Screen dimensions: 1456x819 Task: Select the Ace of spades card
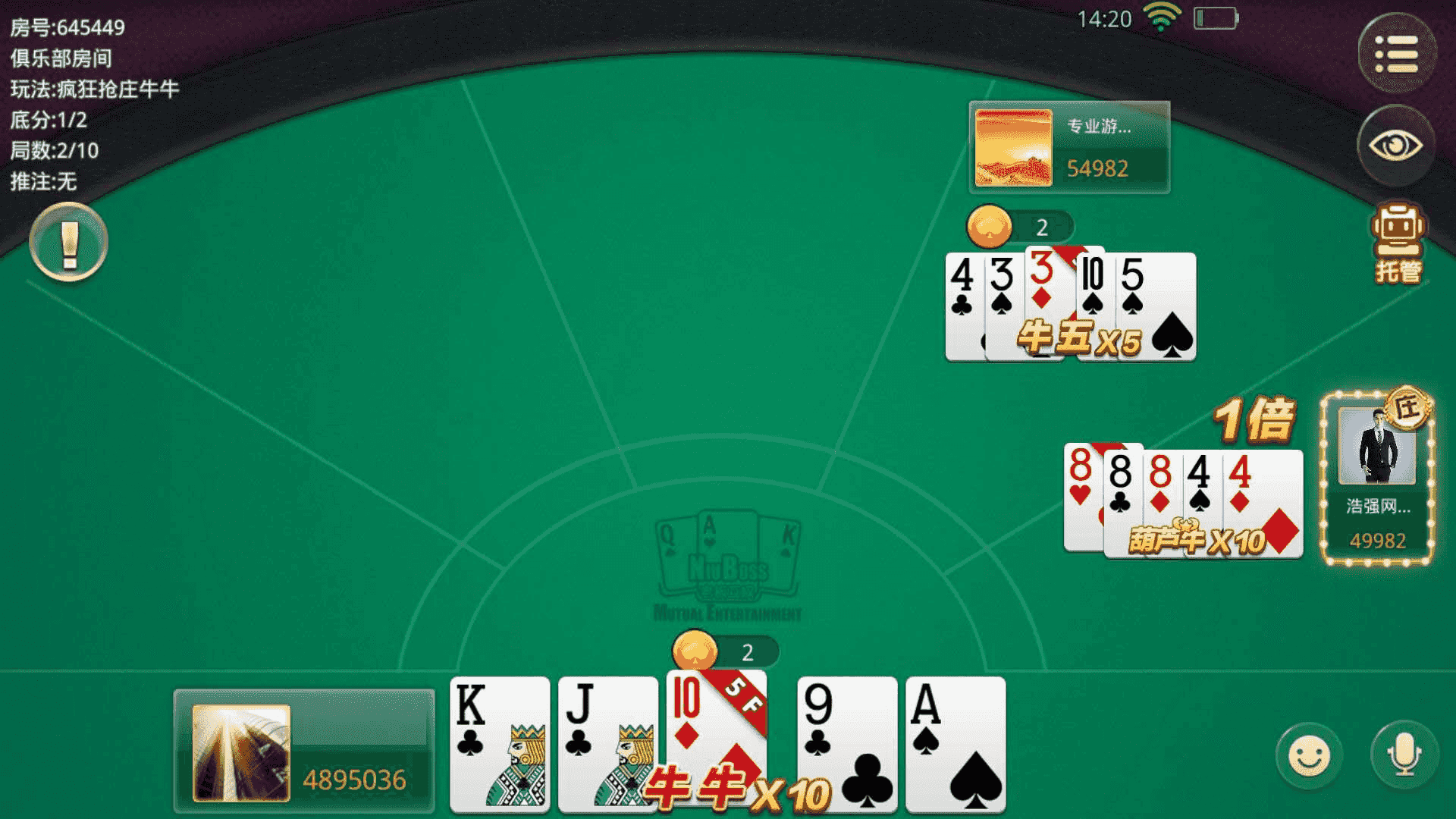point(955,743)
